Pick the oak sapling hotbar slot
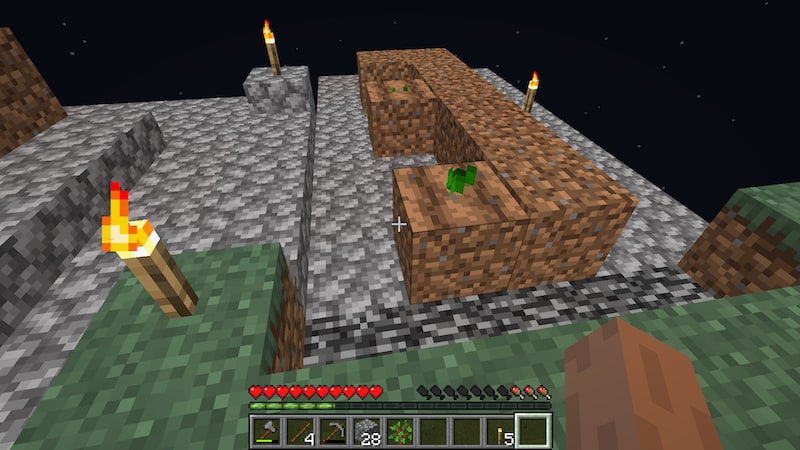The height and width of the screenshot is (450, 800). click(x=401, y=431)
